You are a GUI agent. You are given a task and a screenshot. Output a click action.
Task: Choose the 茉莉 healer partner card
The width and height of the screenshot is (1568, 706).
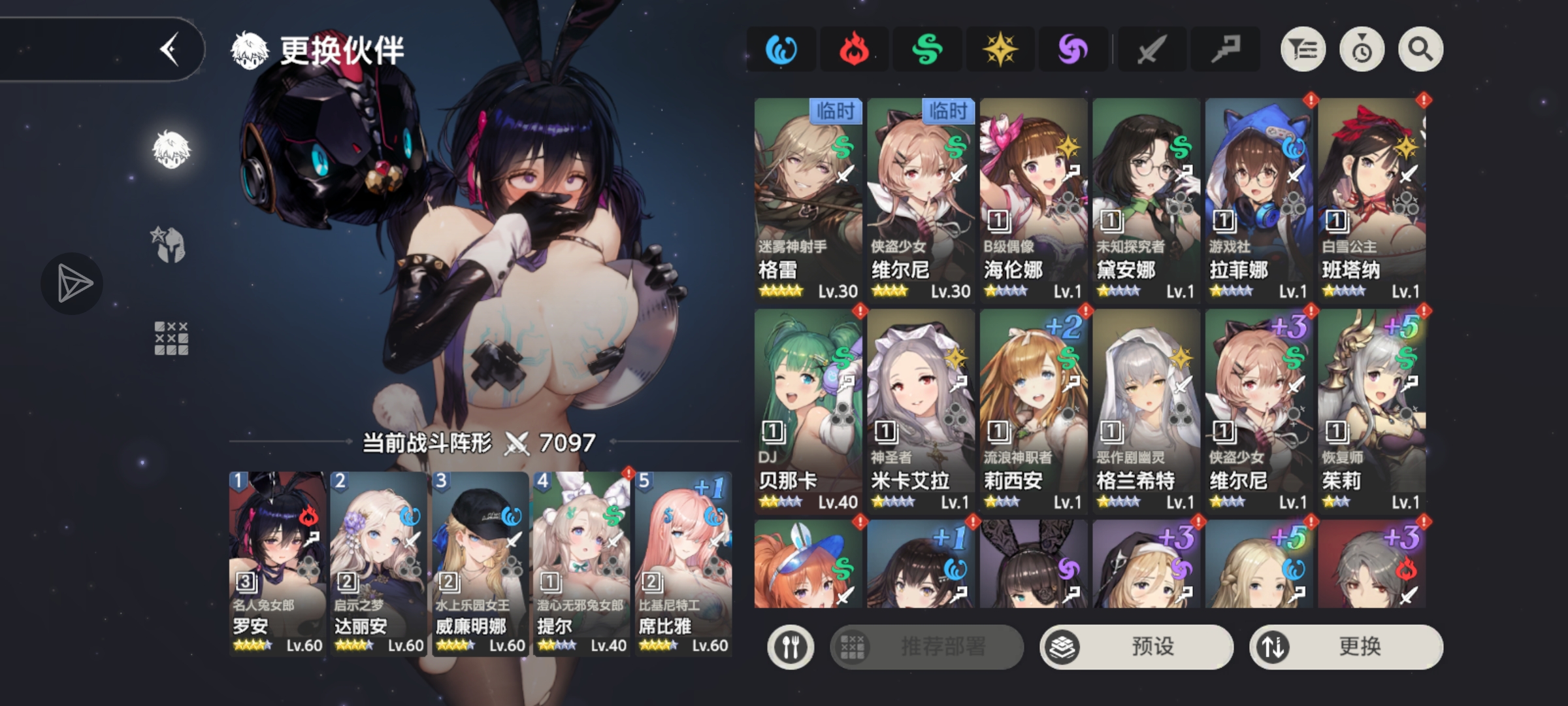pos(1371,411)
